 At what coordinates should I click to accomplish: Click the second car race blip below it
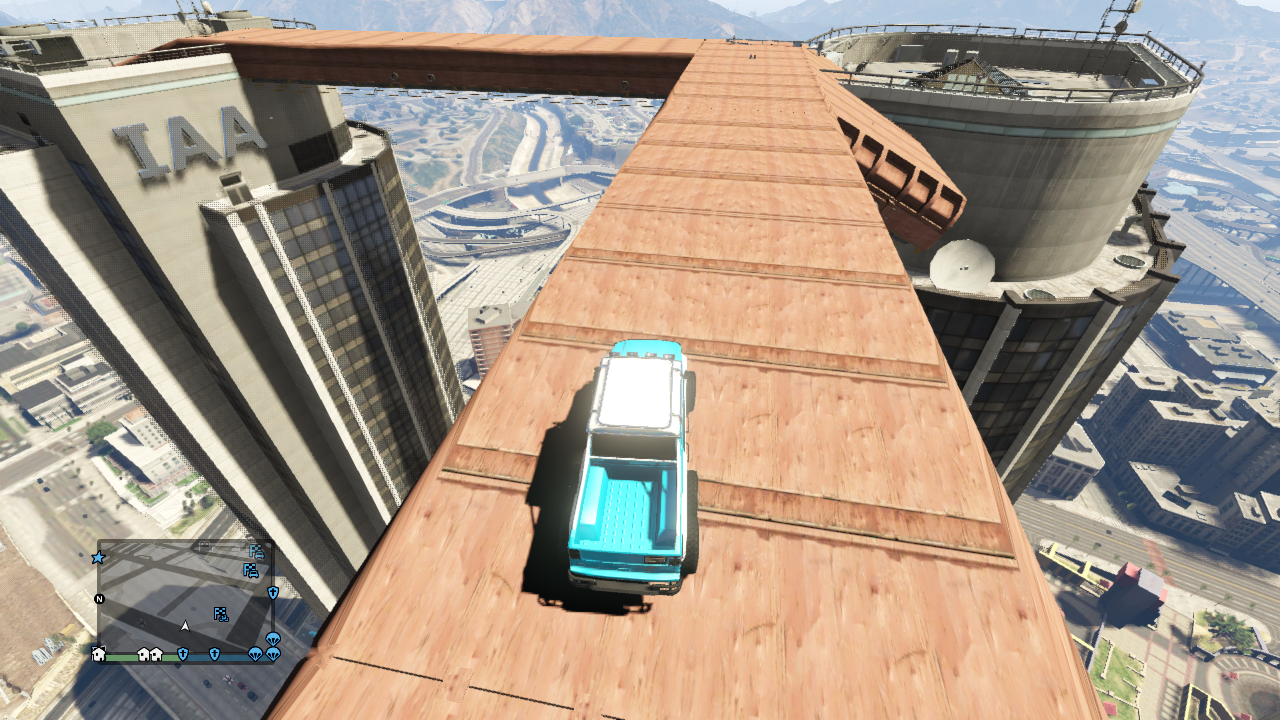[251, 570]
